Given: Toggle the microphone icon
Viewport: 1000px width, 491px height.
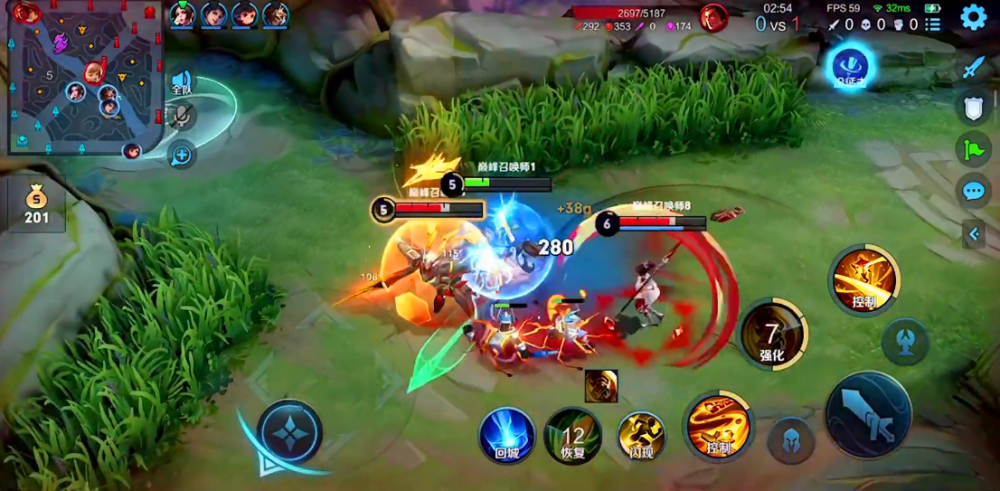Looking at the screenshot, I should click(x=181, y=116).
